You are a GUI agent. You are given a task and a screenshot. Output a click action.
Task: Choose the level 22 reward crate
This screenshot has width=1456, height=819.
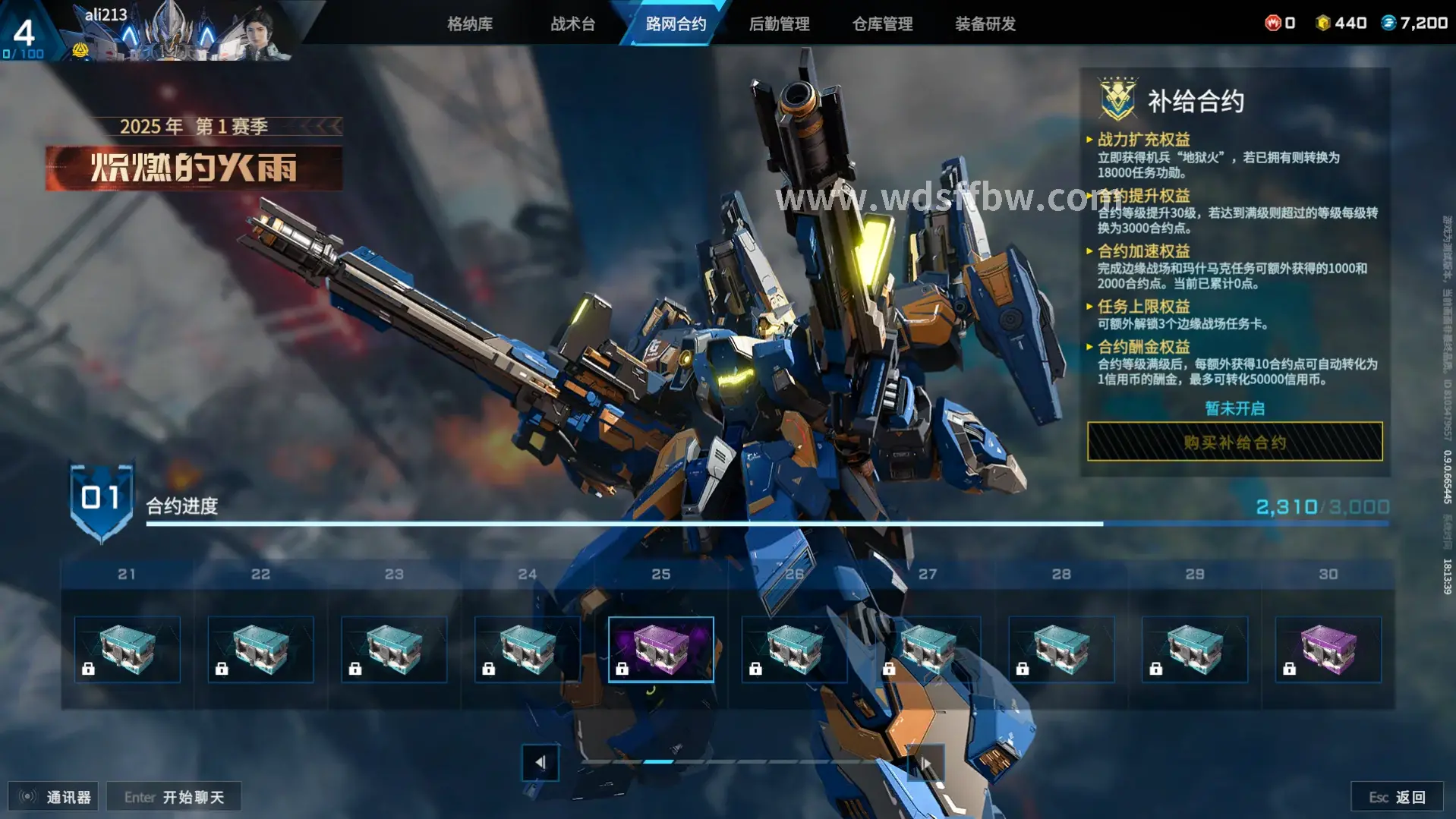260,650
